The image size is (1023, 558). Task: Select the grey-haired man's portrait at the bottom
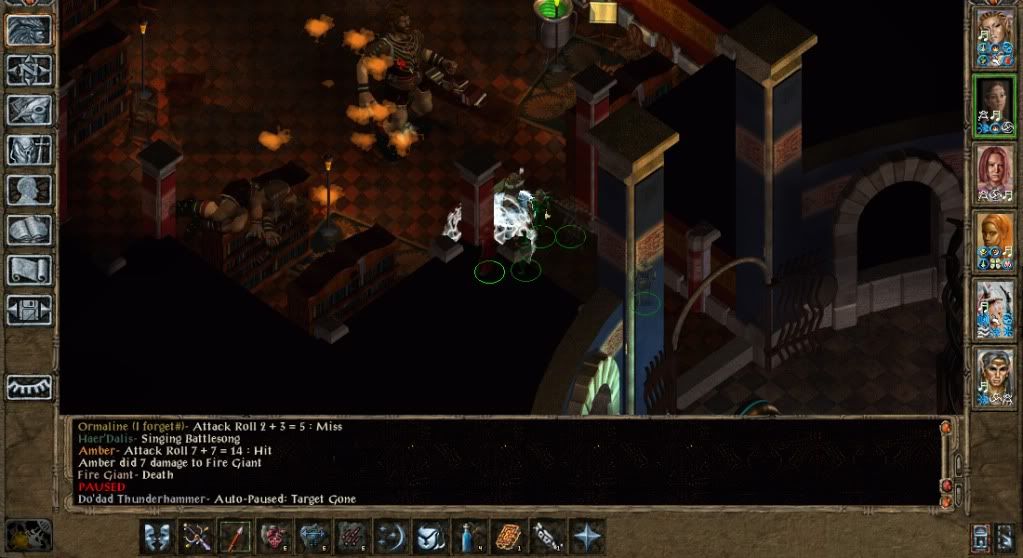pyautogui.click(x=994, y=378)
